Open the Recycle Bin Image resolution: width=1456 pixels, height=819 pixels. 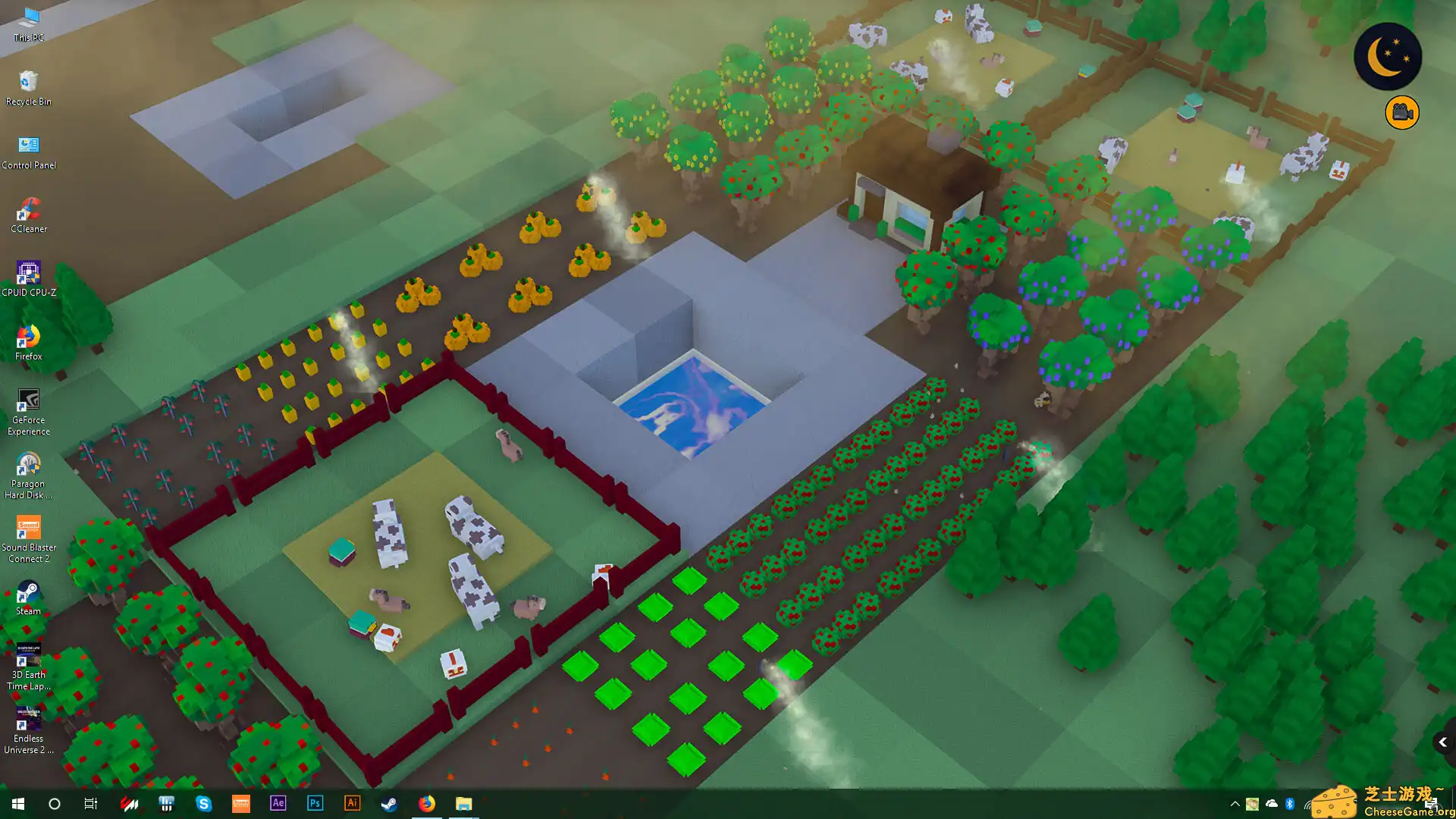(x=28, y=80)
